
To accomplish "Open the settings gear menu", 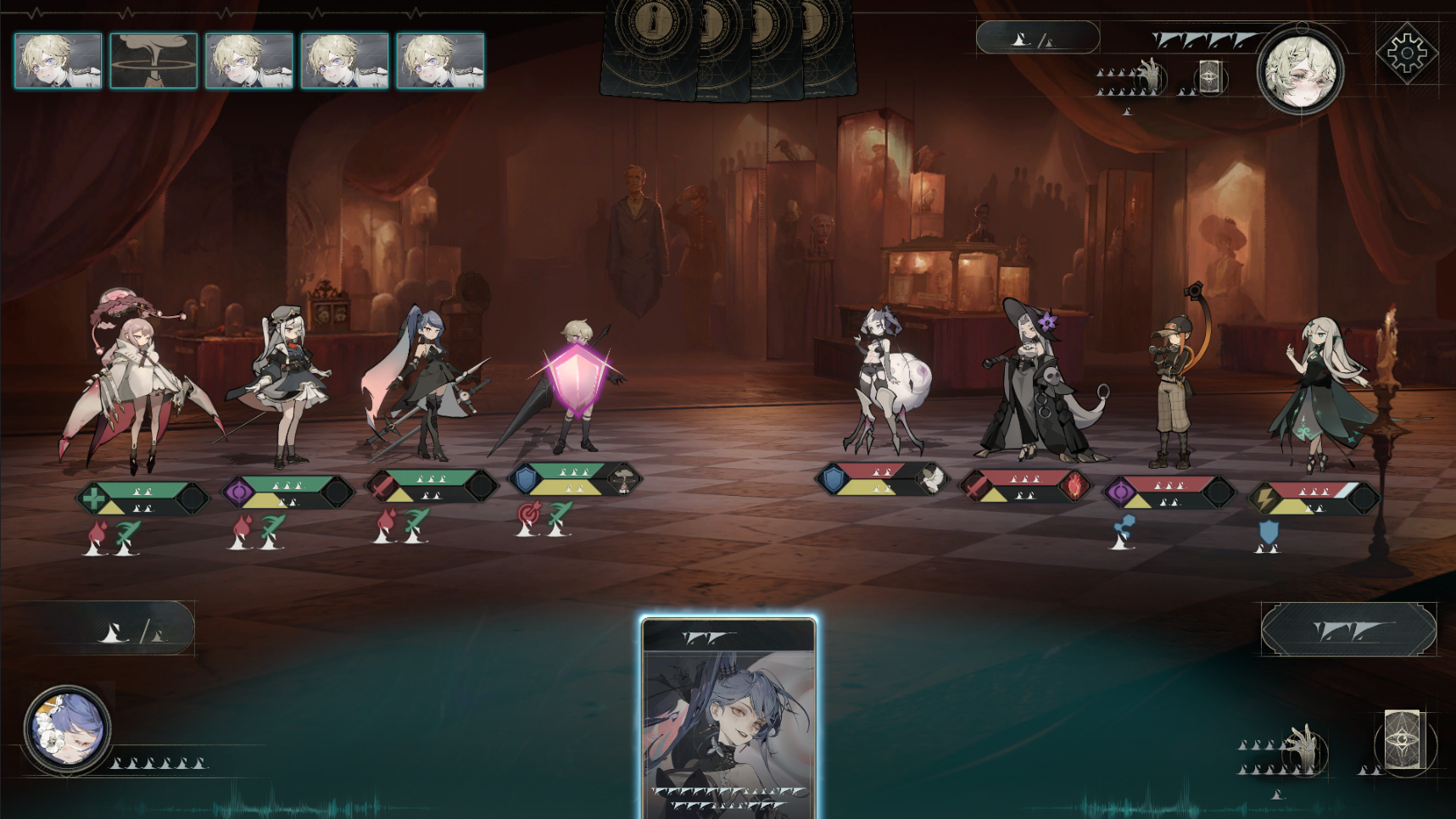I will click(x=1406, y=53).
